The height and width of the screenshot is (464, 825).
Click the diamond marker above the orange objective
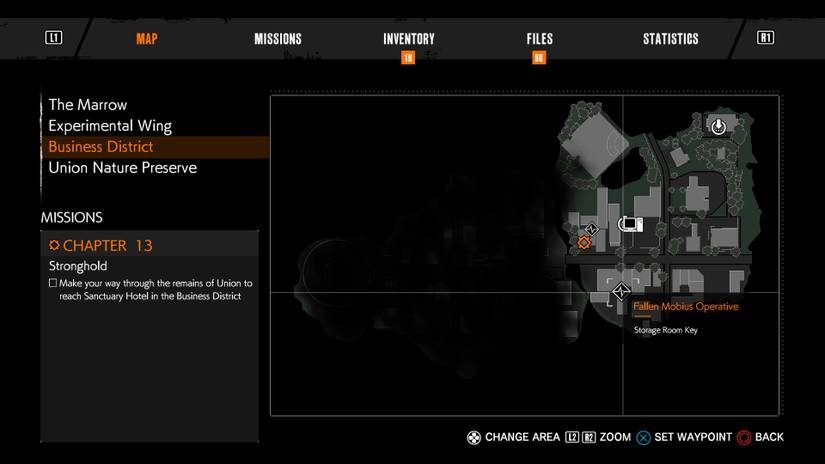coord(591,229)
